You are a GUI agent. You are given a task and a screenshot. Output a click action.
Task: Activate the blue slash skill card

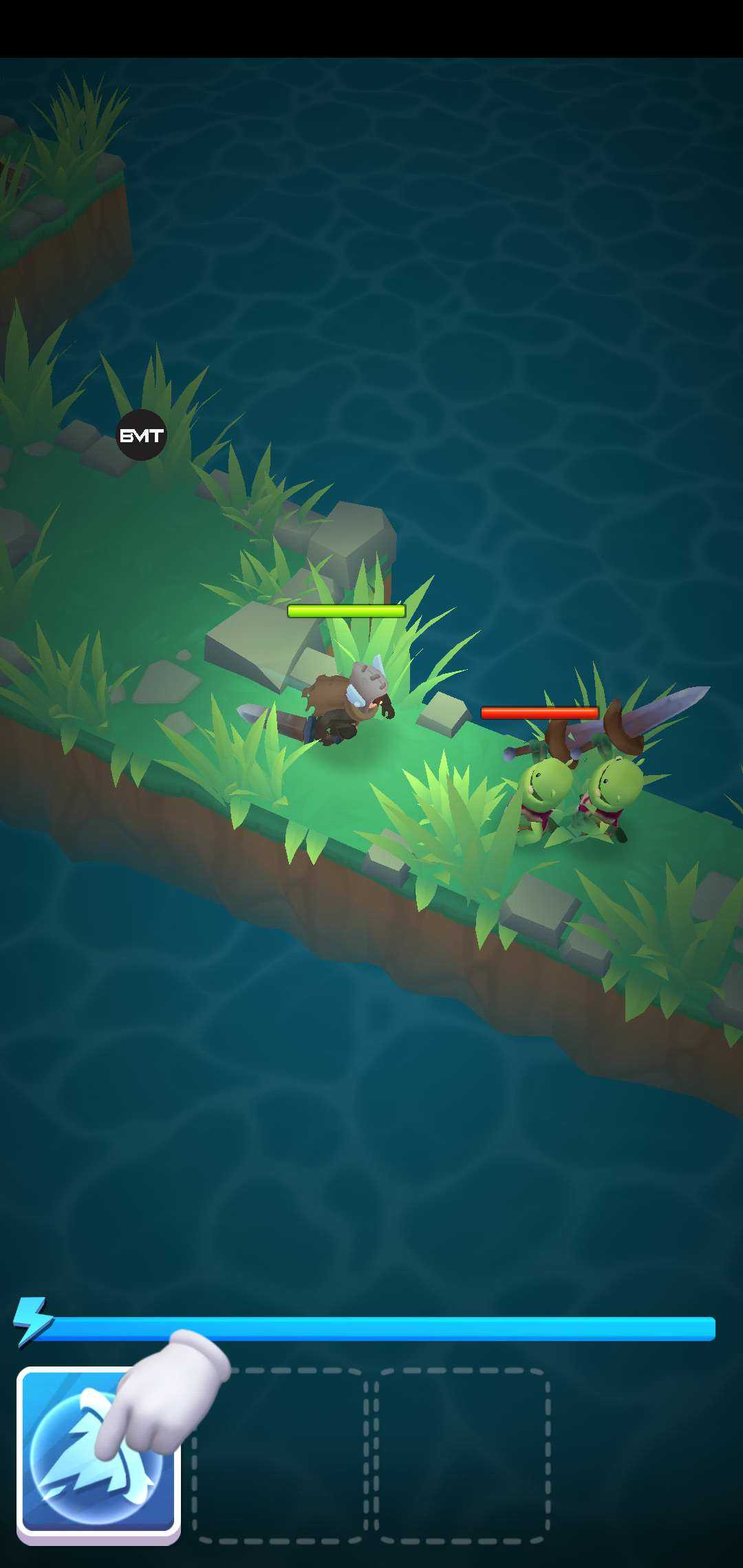pyautogui.click(x=98, y=1452)
